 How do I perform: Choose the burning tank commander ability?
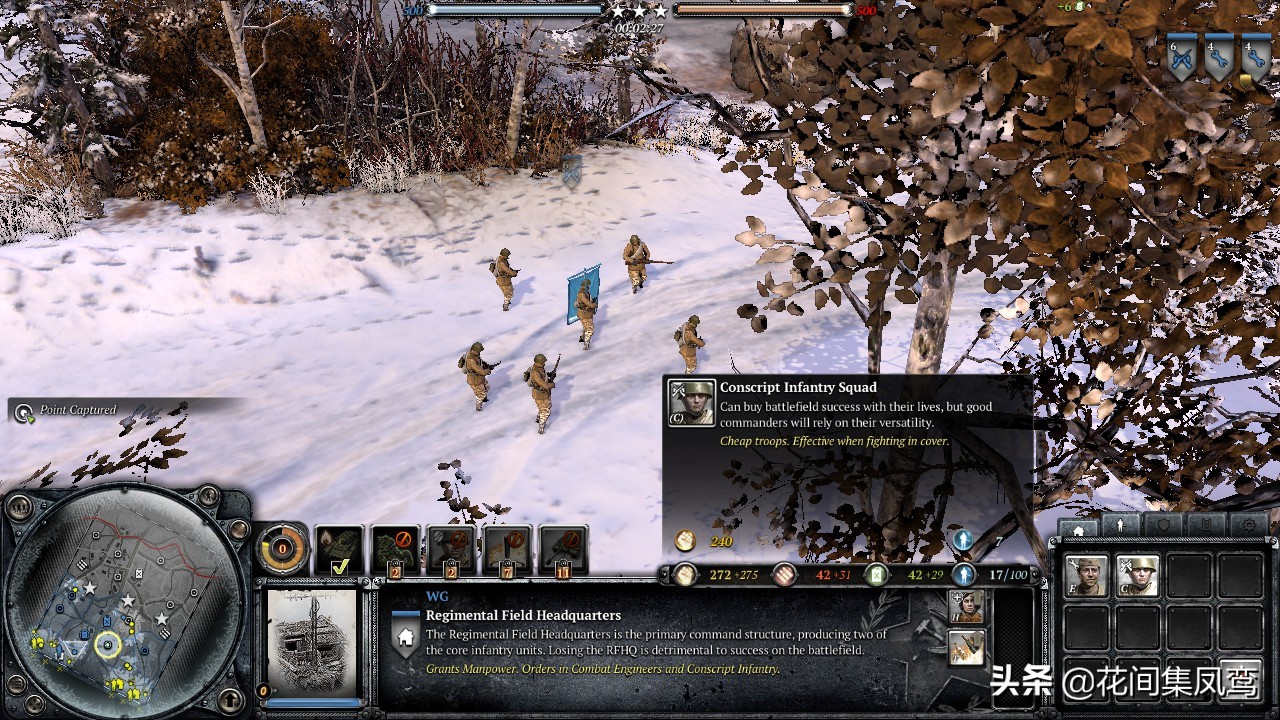point(339,550)
